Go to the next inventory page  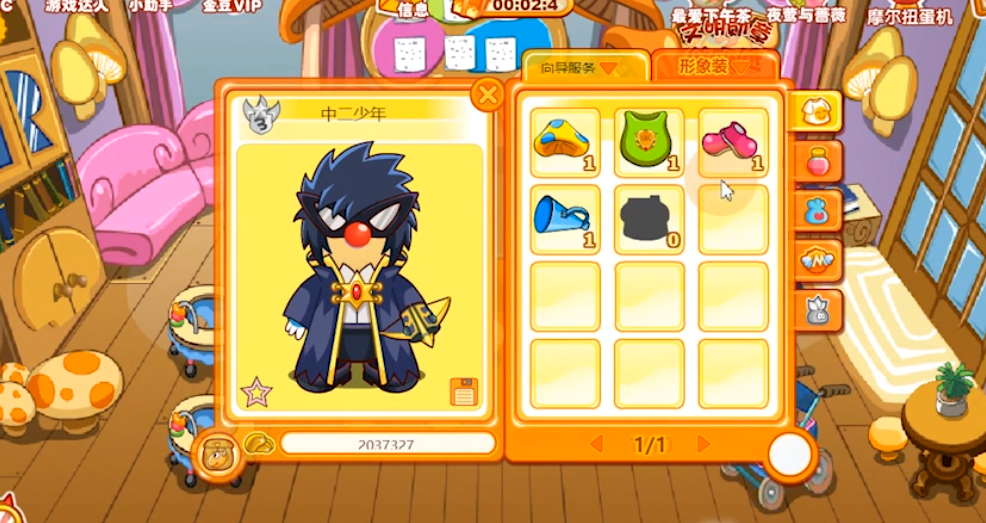point(703,444)
